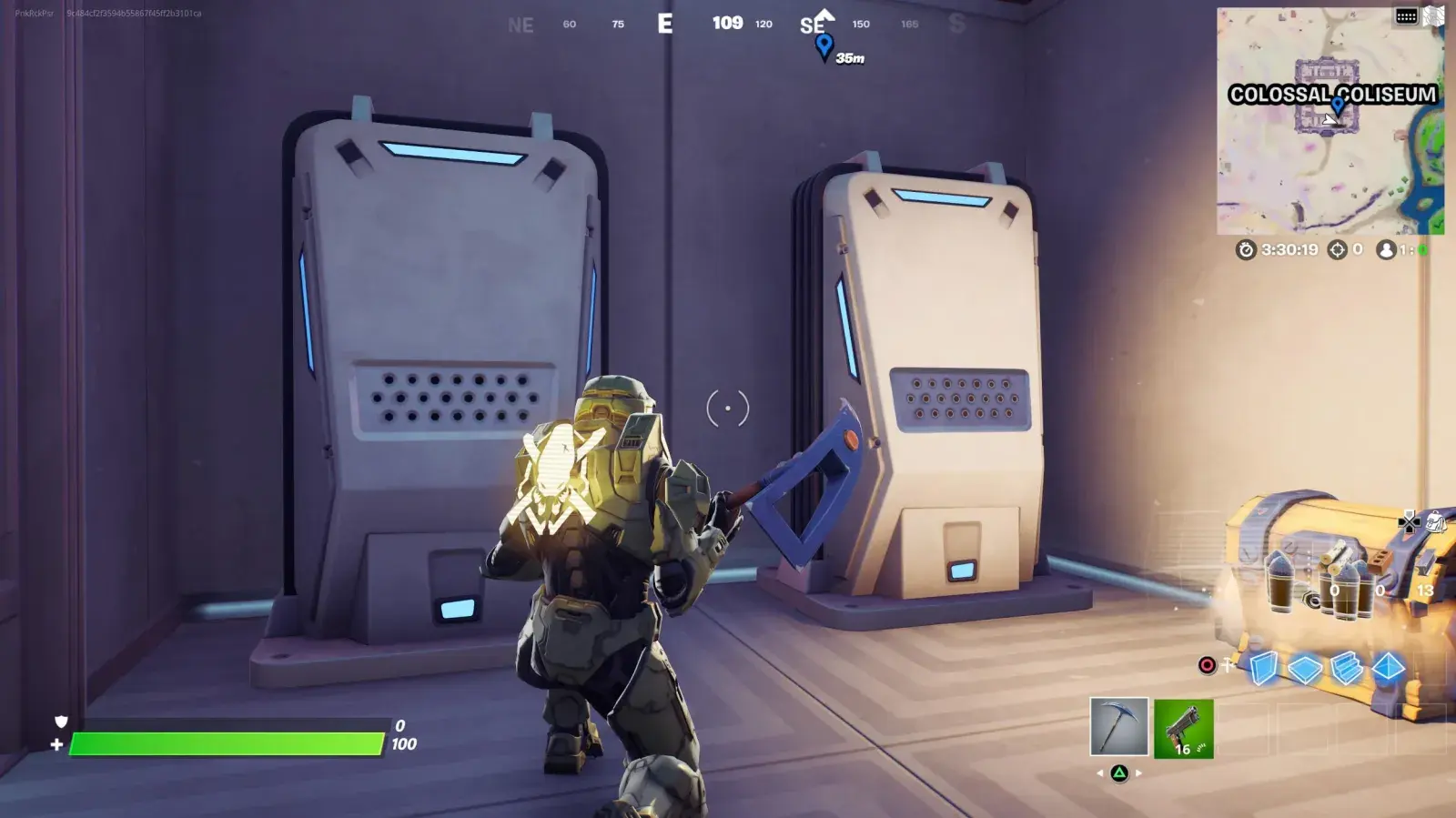
Task: Select the floor build piece icon
Action: tap(1304, 668)
